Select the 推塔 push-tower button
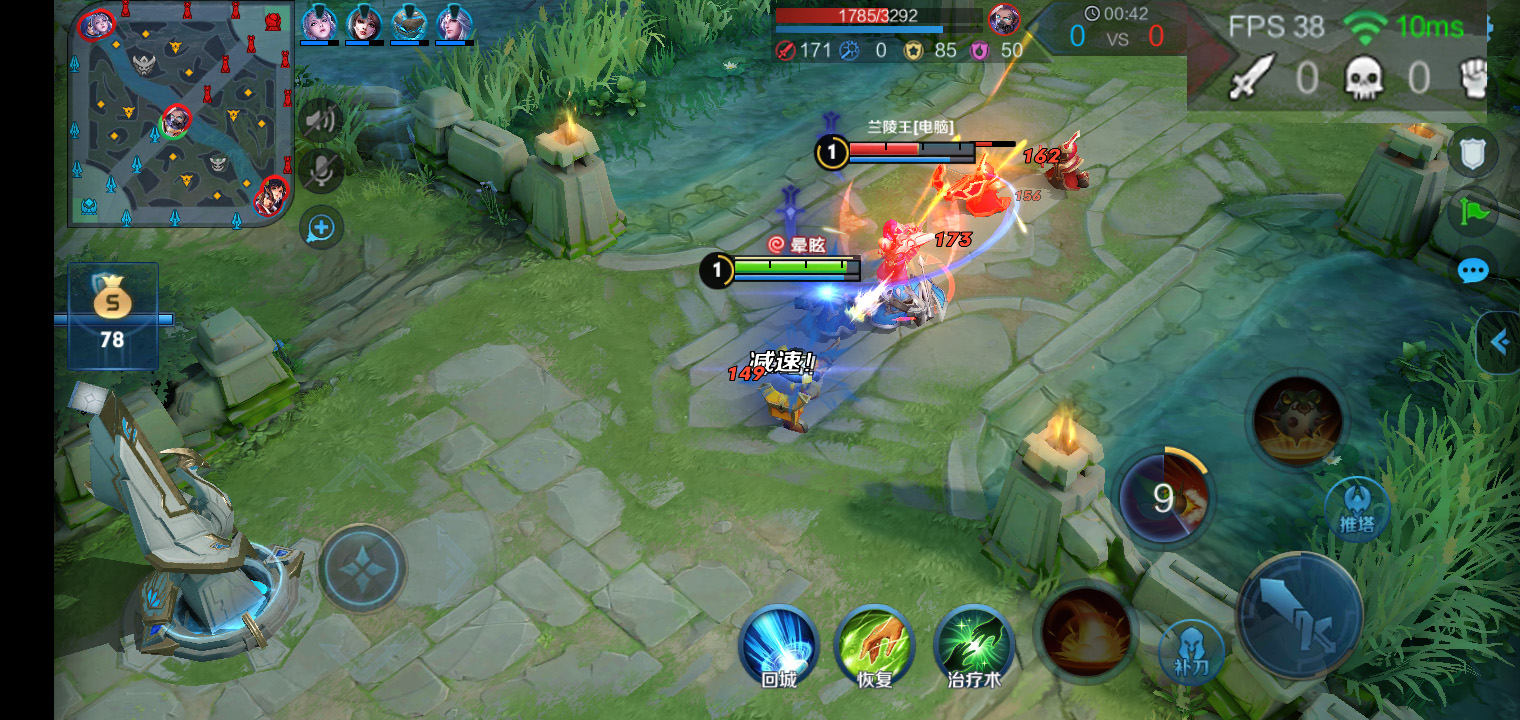The image size is (1520, 720). click(1357, 509)
